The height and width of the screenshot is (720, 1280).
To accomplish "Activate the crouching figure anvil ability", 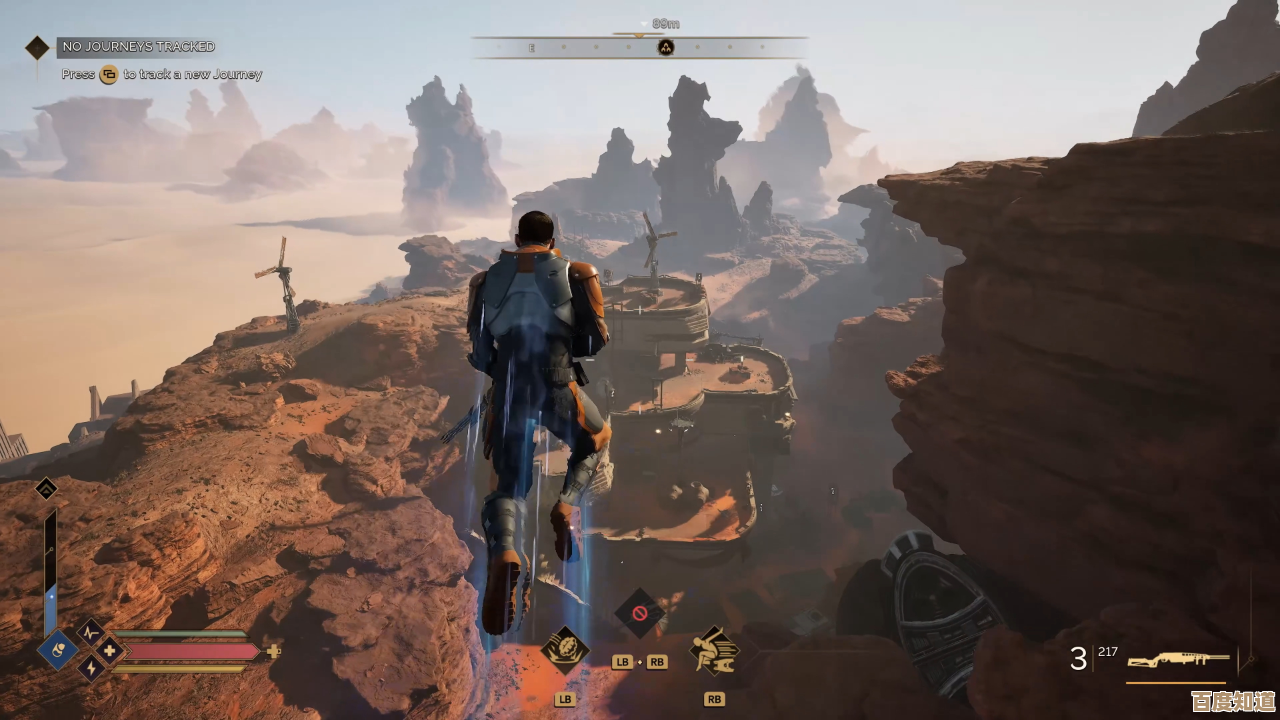I will [x=713, y=650].
